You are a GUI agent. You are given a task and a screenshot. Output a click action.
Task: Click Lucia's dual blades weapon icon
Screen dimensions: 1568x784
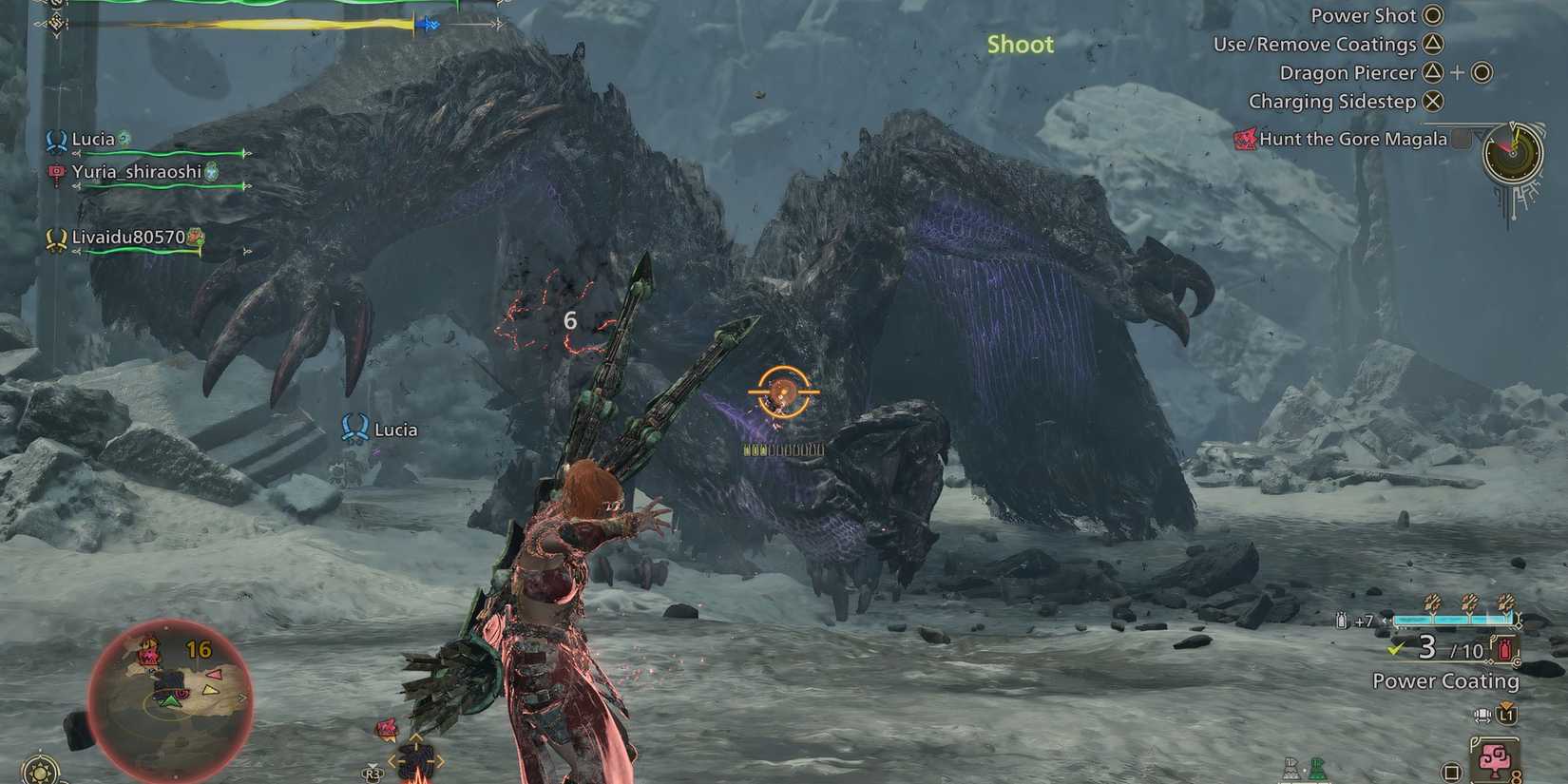55,142
